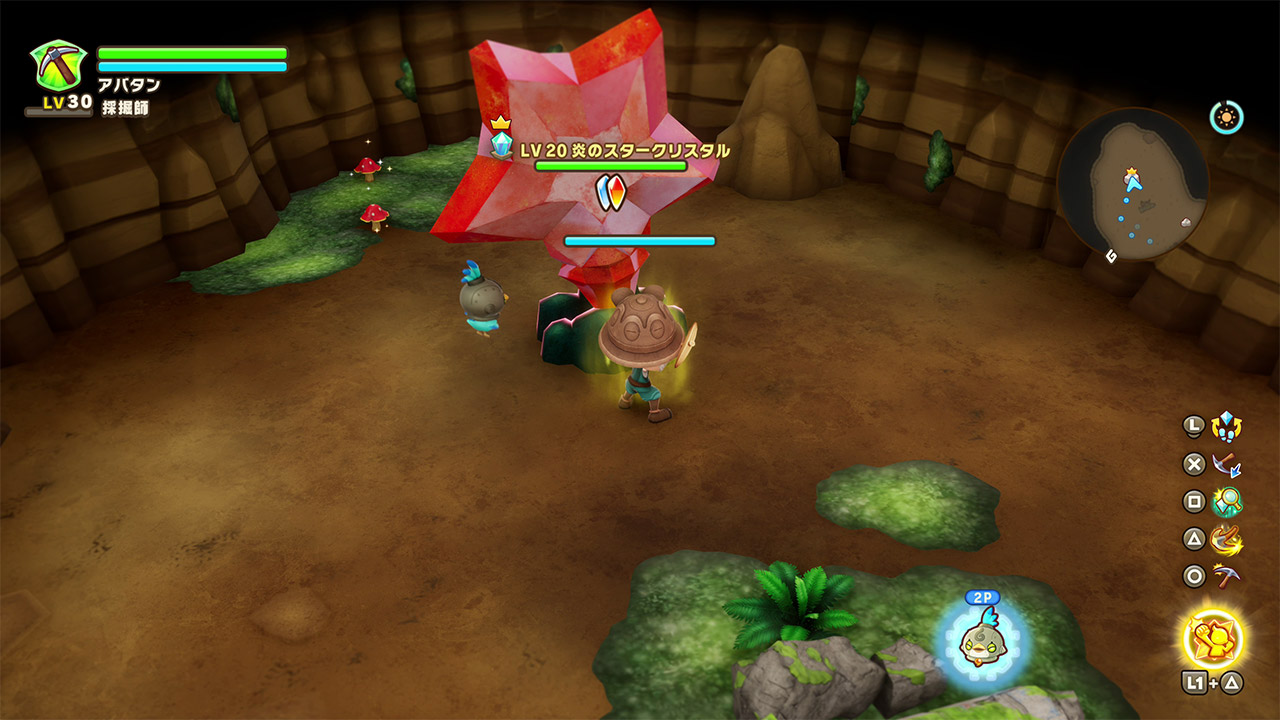Select the basic pickaxe mining action
The image size is (1280, 720).
[1226, 577]
